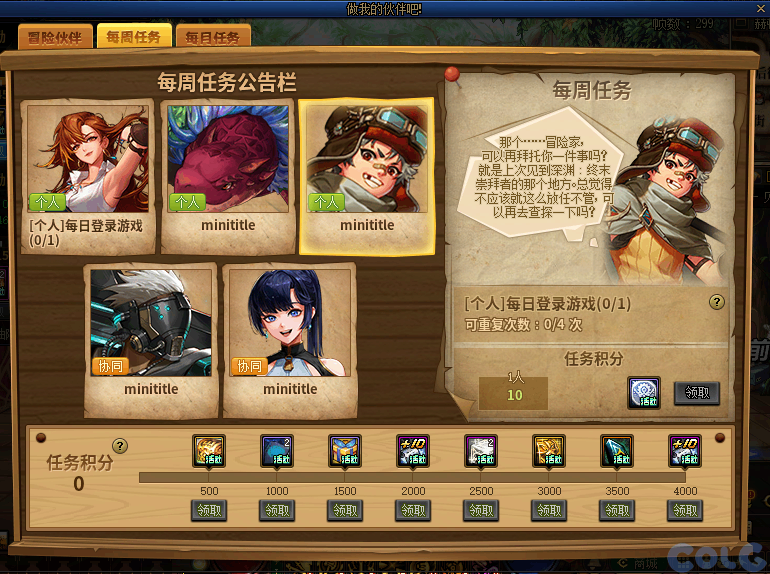This screenshot has width=770, height=574.
Task: Claim the weekly quest reward with 领取
Action: coord(697,393)
